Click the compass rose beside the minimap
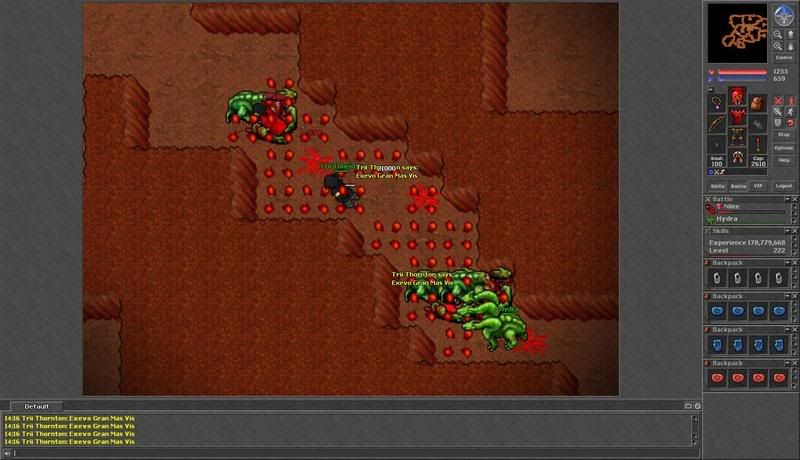The width and height of the screenshot is (800, 460). click(x=784, y=16)
